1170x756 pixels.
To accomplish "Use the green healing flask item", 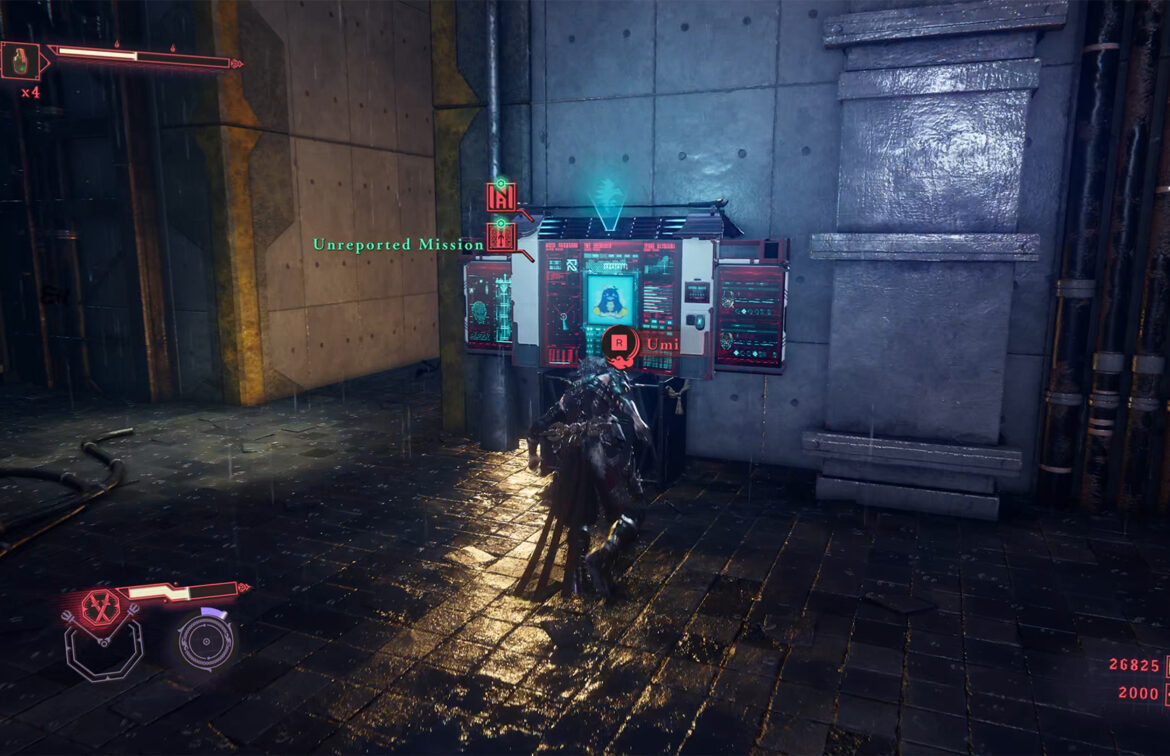I will pos(20,61).
